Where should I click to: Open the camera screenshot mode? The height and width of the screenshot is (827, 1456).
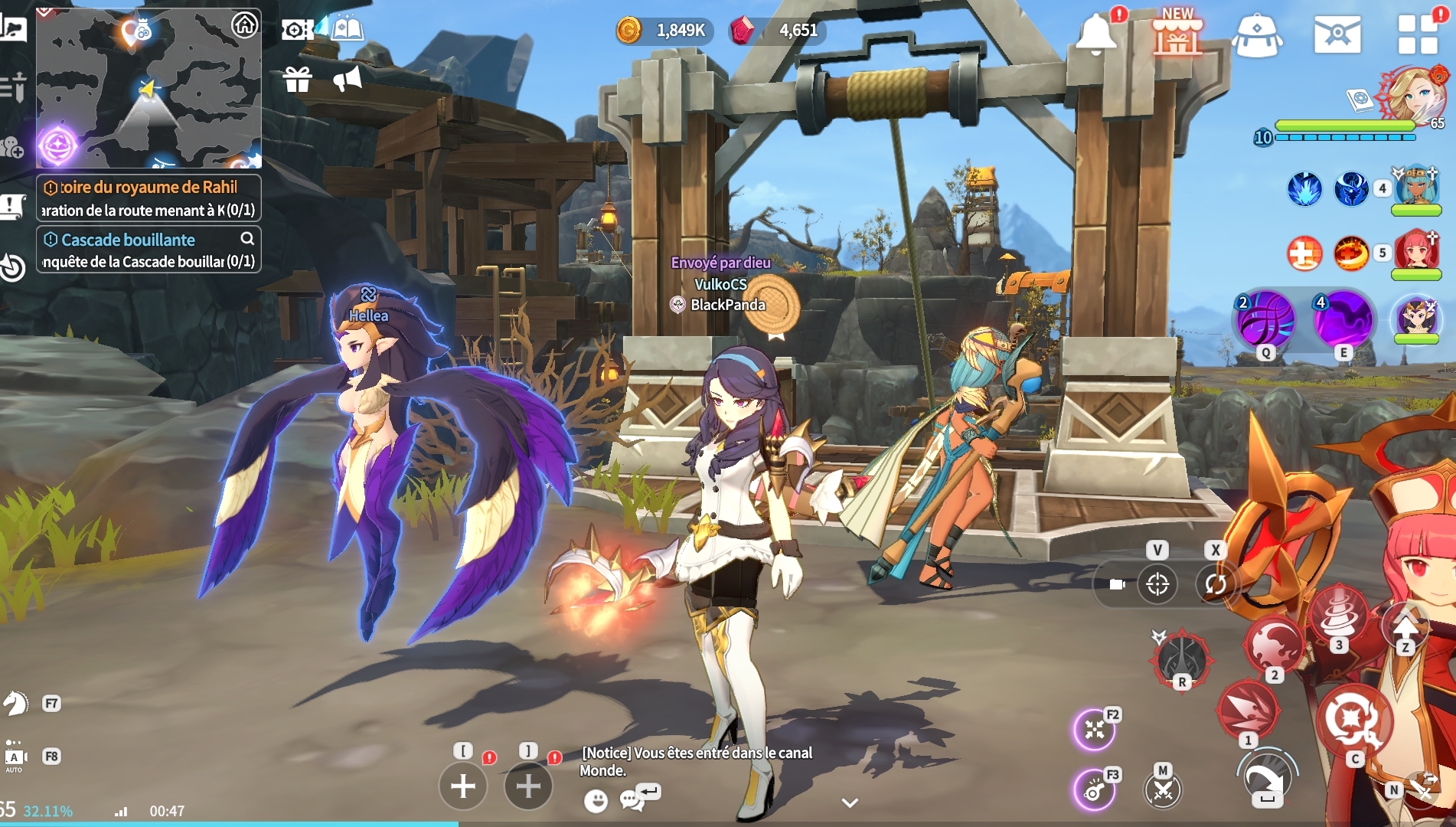pos(296,30)
